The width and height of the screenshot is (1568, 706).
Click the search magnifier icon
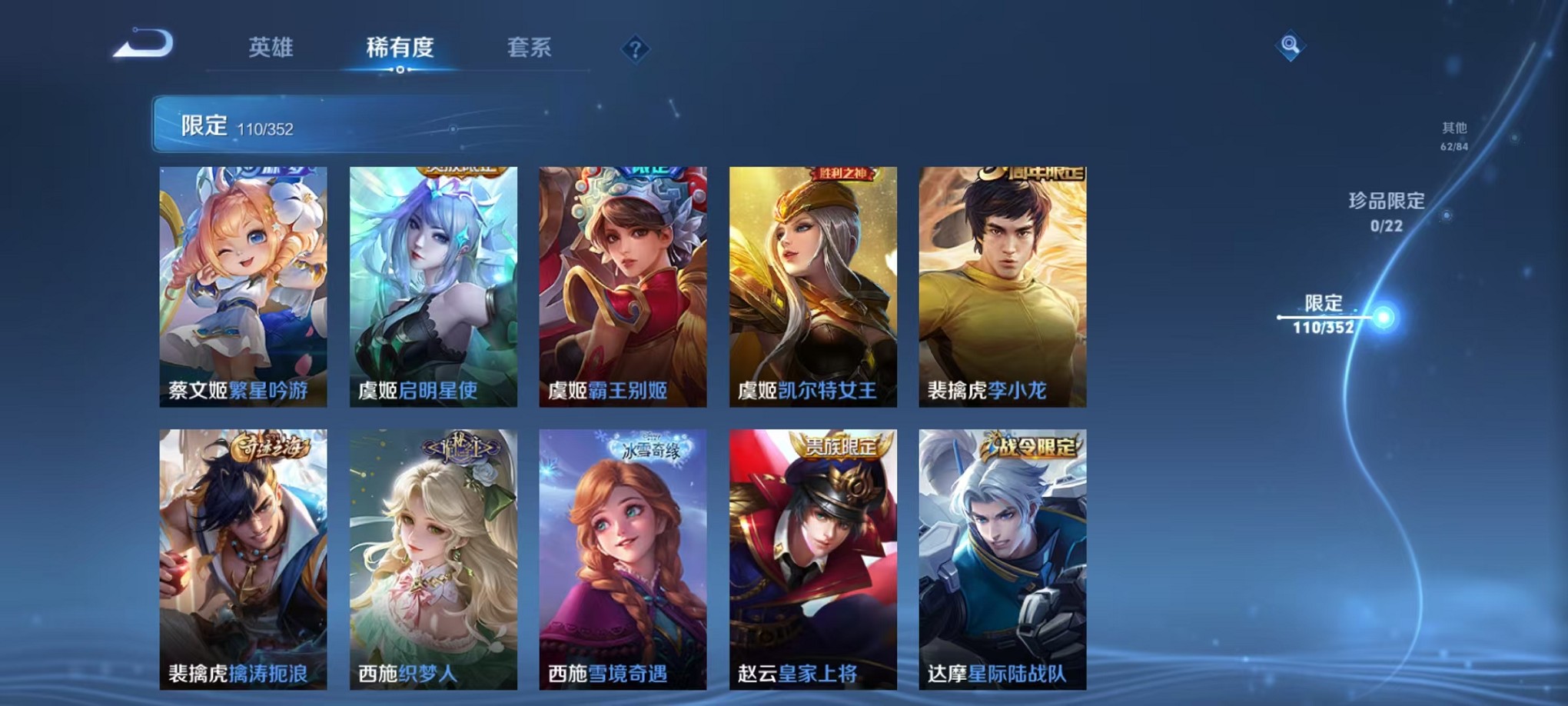pos(1291,46)
